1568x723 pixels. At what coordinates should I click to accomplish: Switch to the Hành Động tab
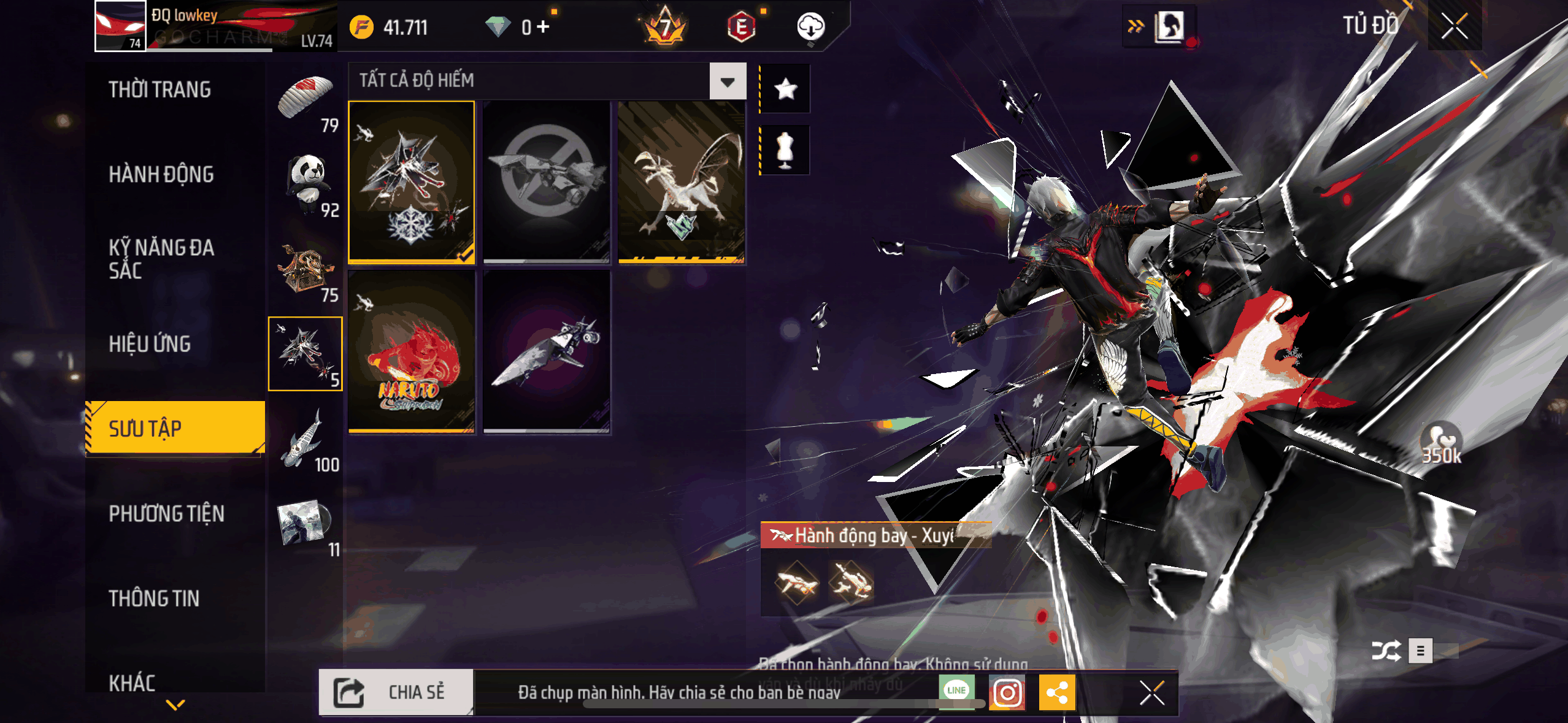(161, 175)
